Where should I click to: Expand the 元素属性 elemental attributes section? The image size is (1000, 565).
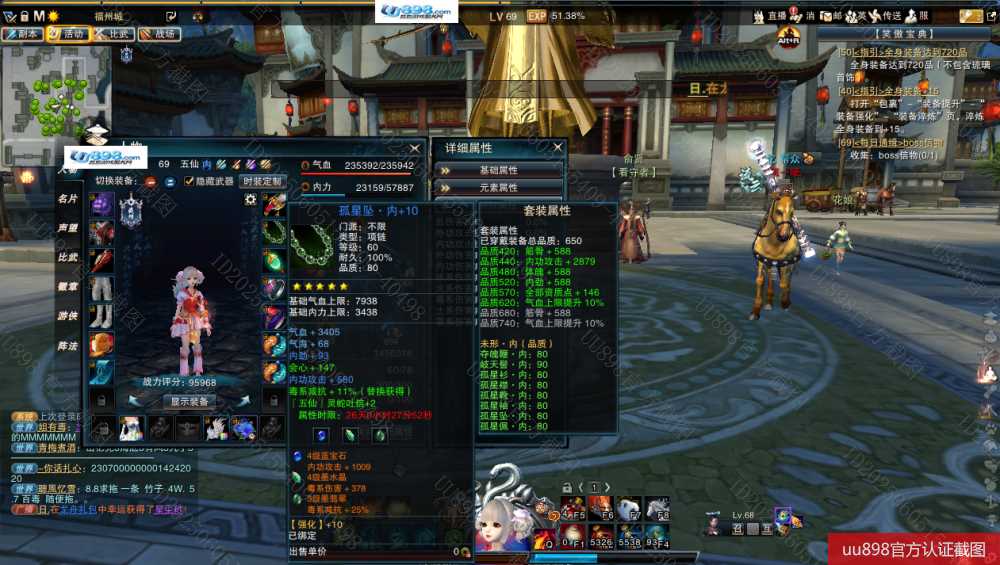click(498, 187)
